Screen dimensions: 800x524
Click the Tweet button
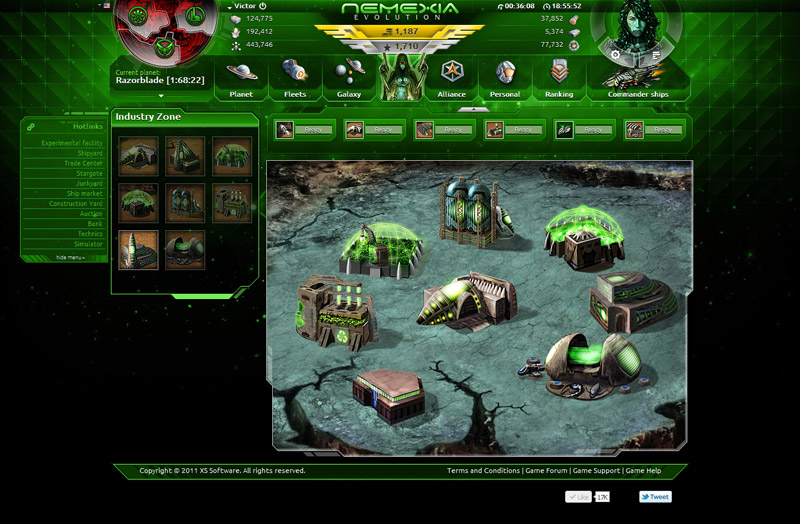click(656, 496)
